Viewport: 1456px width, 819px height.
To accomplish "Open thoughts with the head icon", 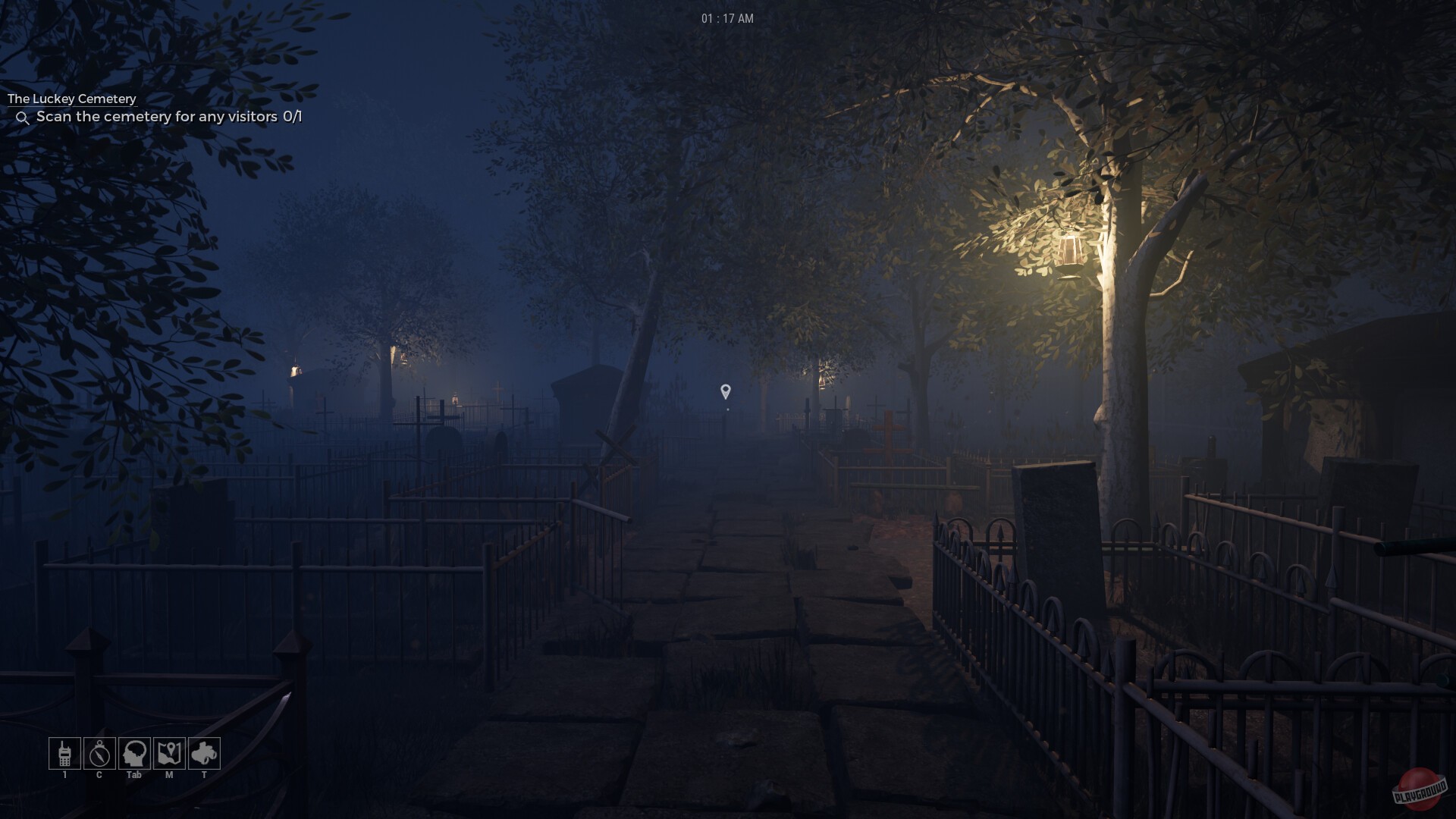I will [134, 754].
